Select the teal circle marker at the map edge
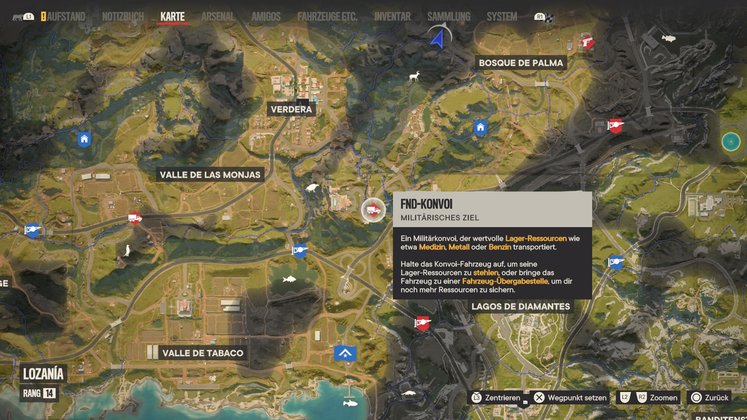 731,141
